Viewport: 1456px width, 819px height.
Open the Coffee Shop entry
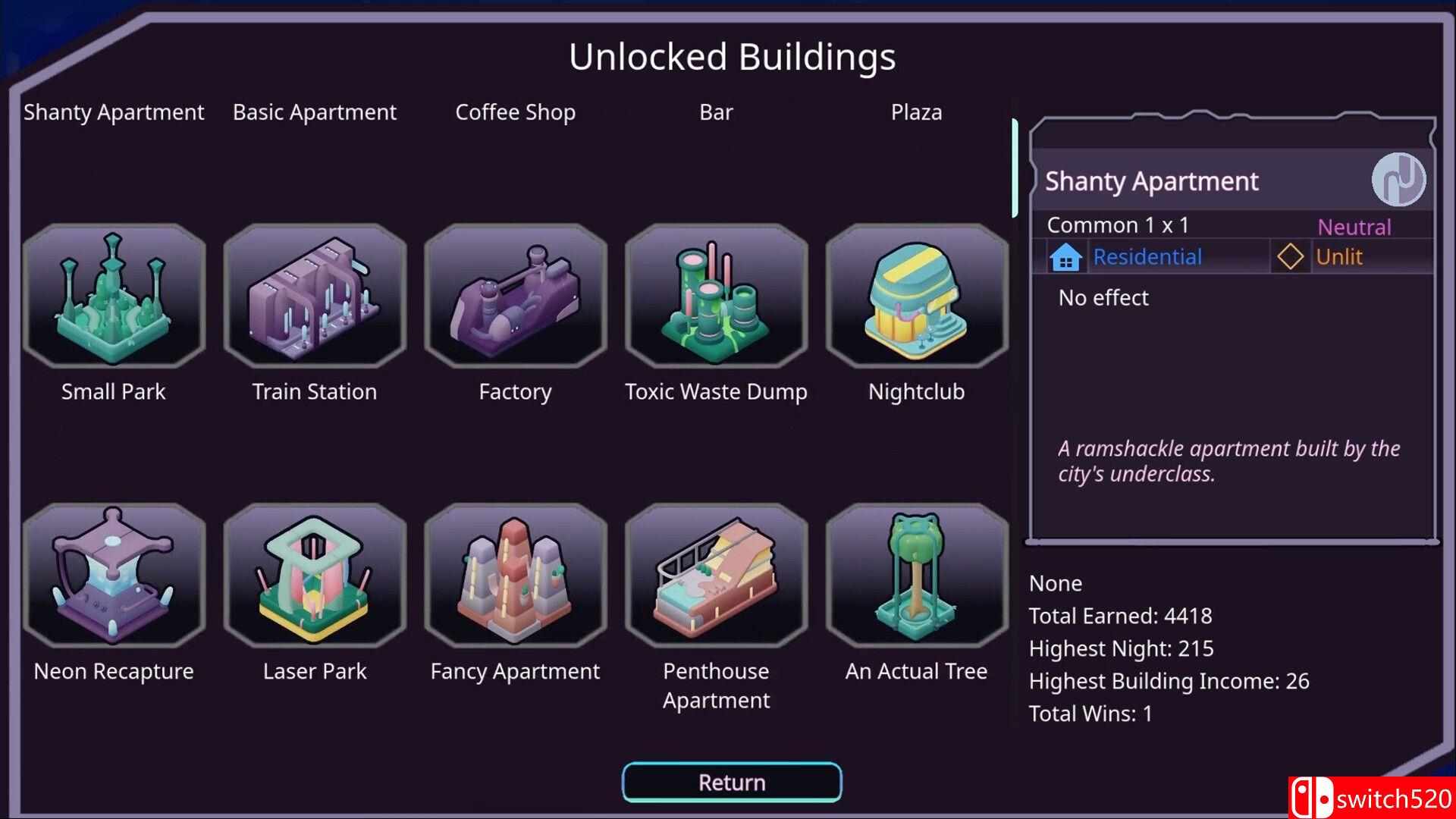tap(514, 111)
